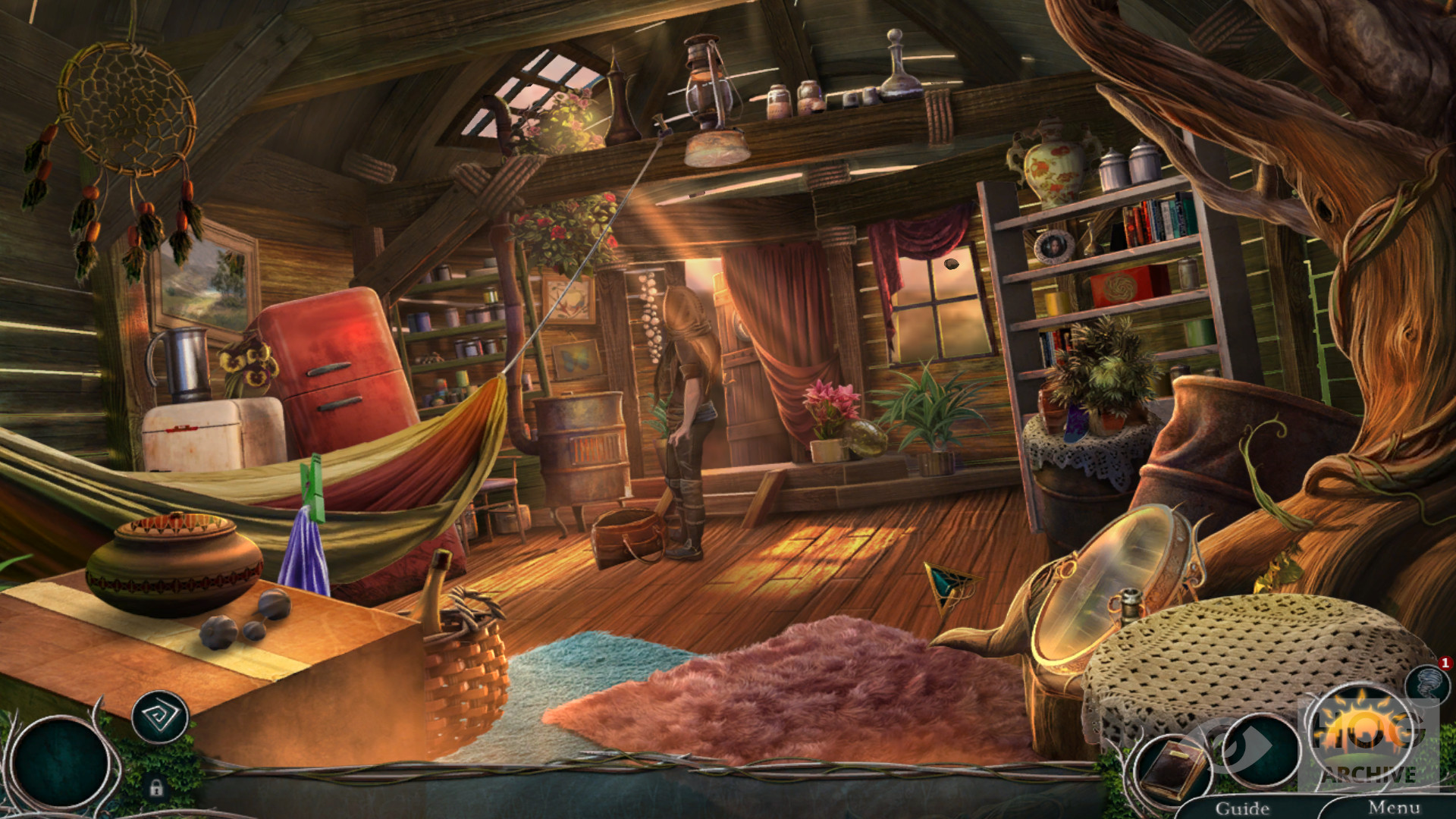The image size is (1456, 819).
Task: Toggle the inventory padlock
Action: coord(156,788)
